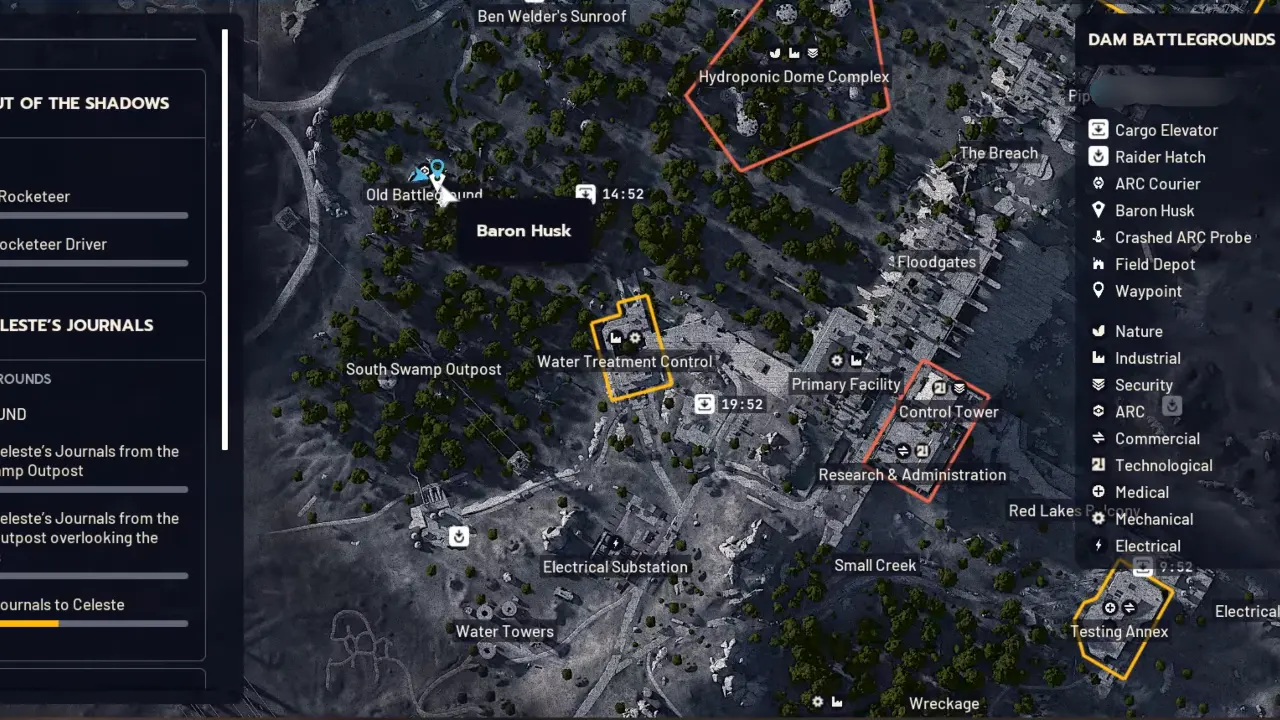
Task: Click the Medical cross legend icon
Action: (1098, 492)
